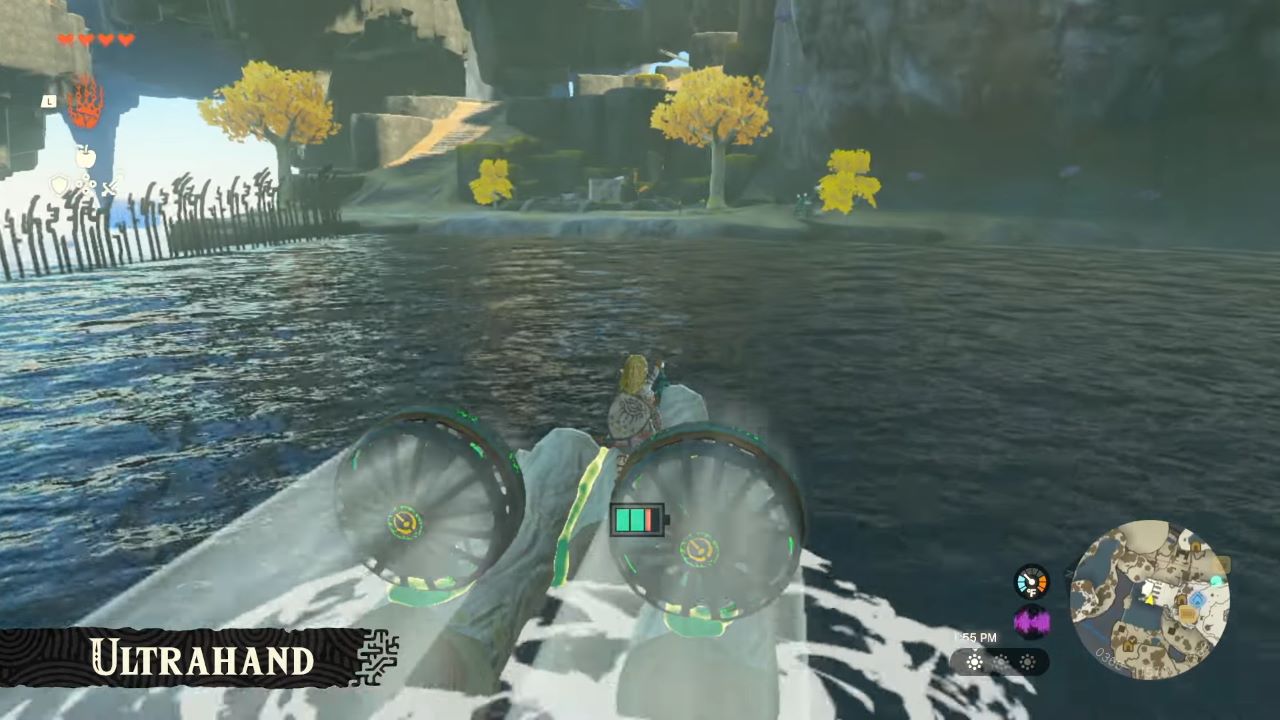This screenshot has height=720, width=1280.
Task: Click the temperature gauge dial icon
Action: [x=1031, y=583]
